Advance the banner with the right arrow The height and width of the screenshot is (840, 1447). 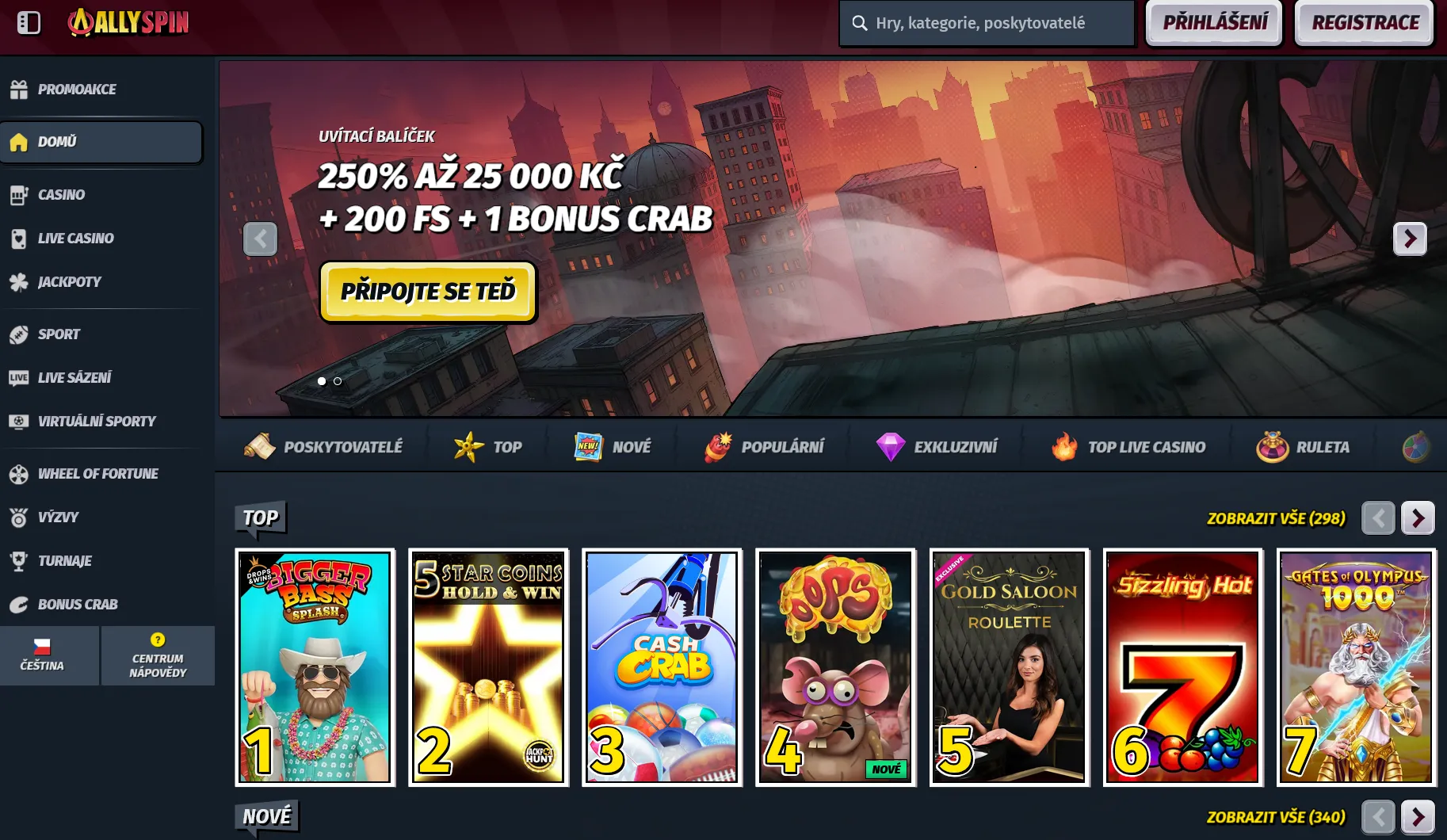coord(1410,239)
